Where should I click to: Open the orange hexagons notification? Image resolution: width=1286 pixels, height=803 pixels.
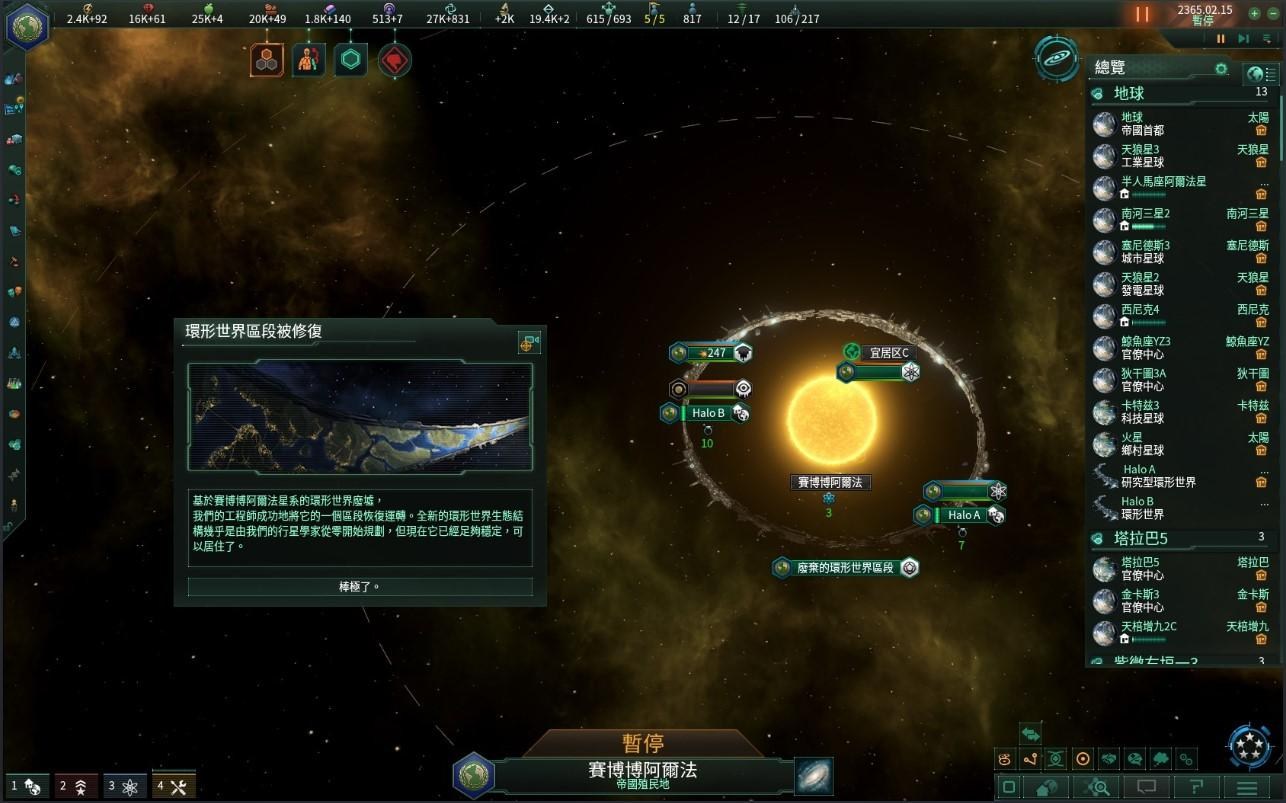point(267,61)
